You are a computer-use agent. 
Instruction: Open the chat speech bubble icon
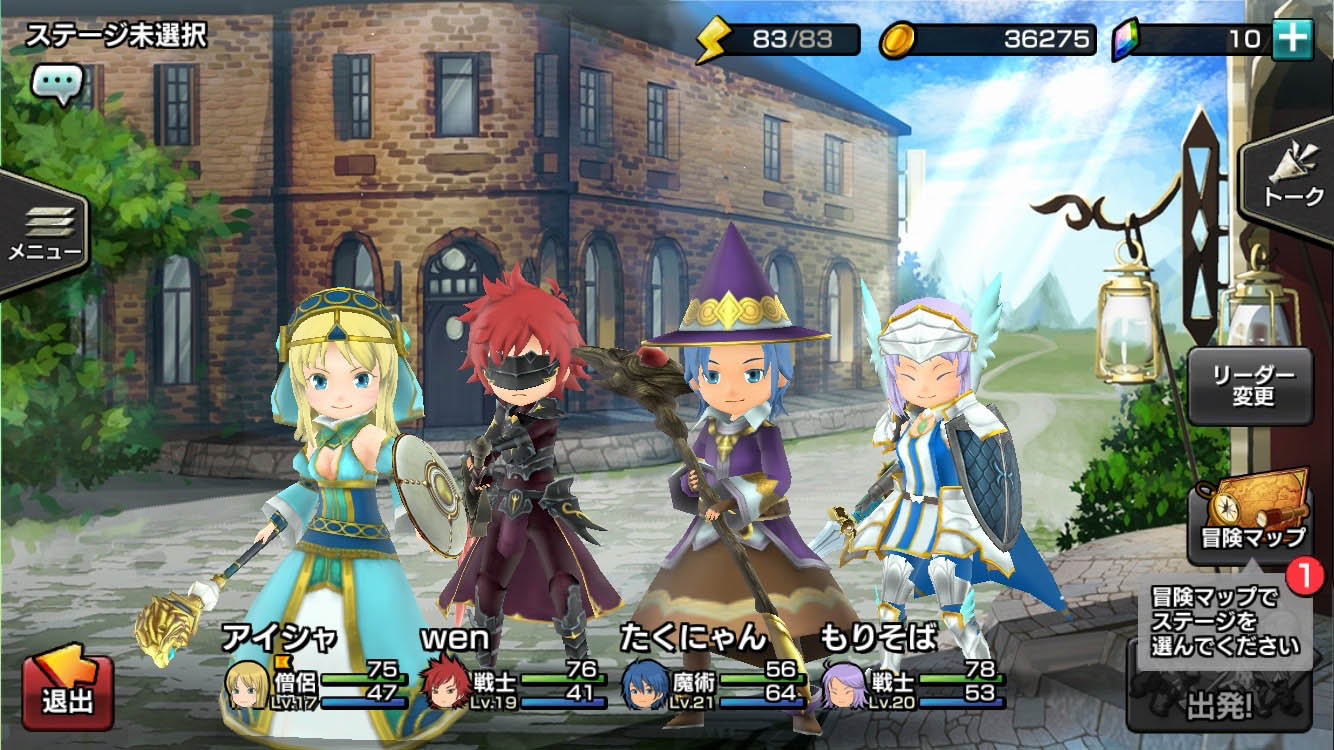[56, 85]
